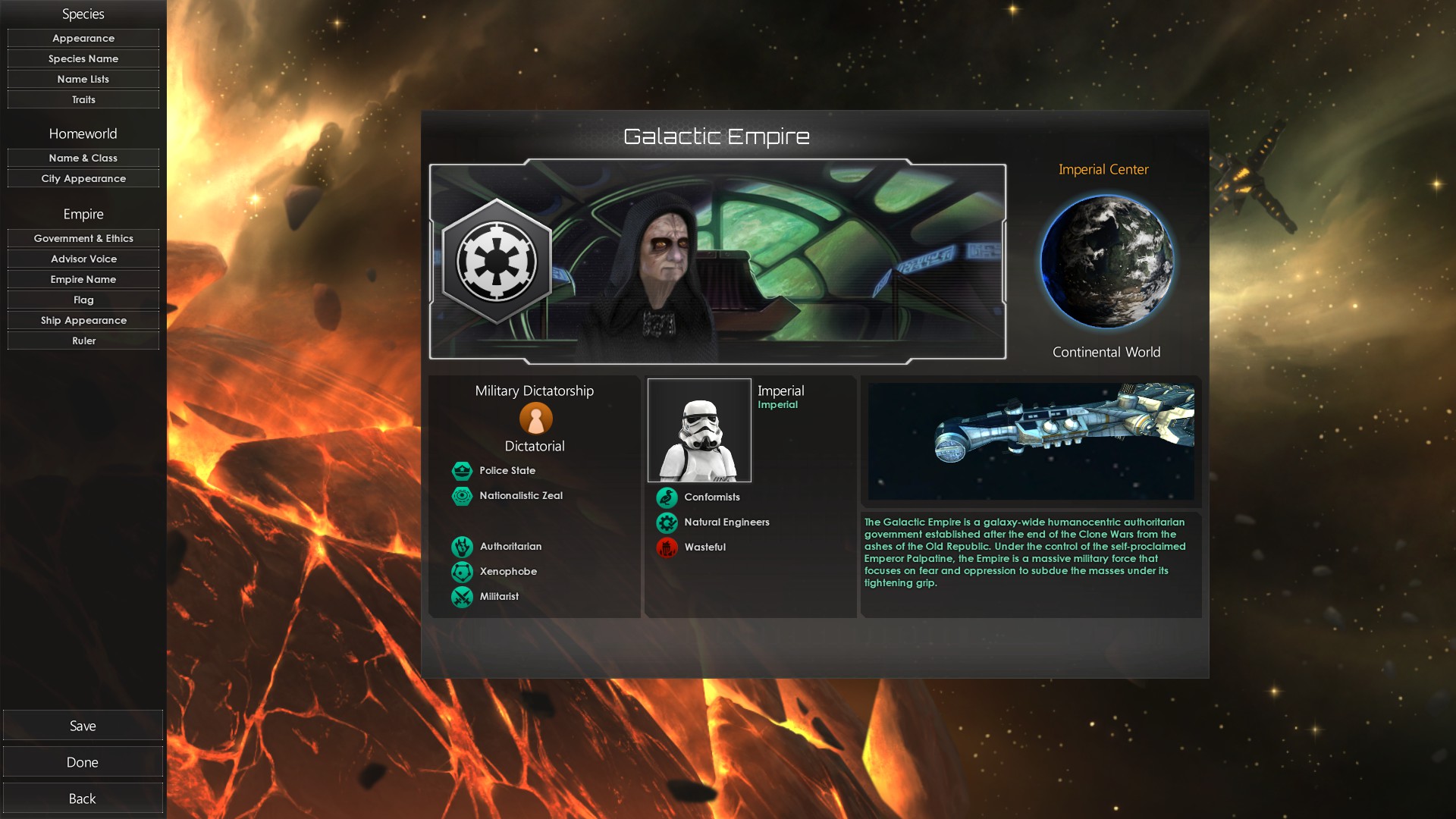Select the ship preview image

1031,441
